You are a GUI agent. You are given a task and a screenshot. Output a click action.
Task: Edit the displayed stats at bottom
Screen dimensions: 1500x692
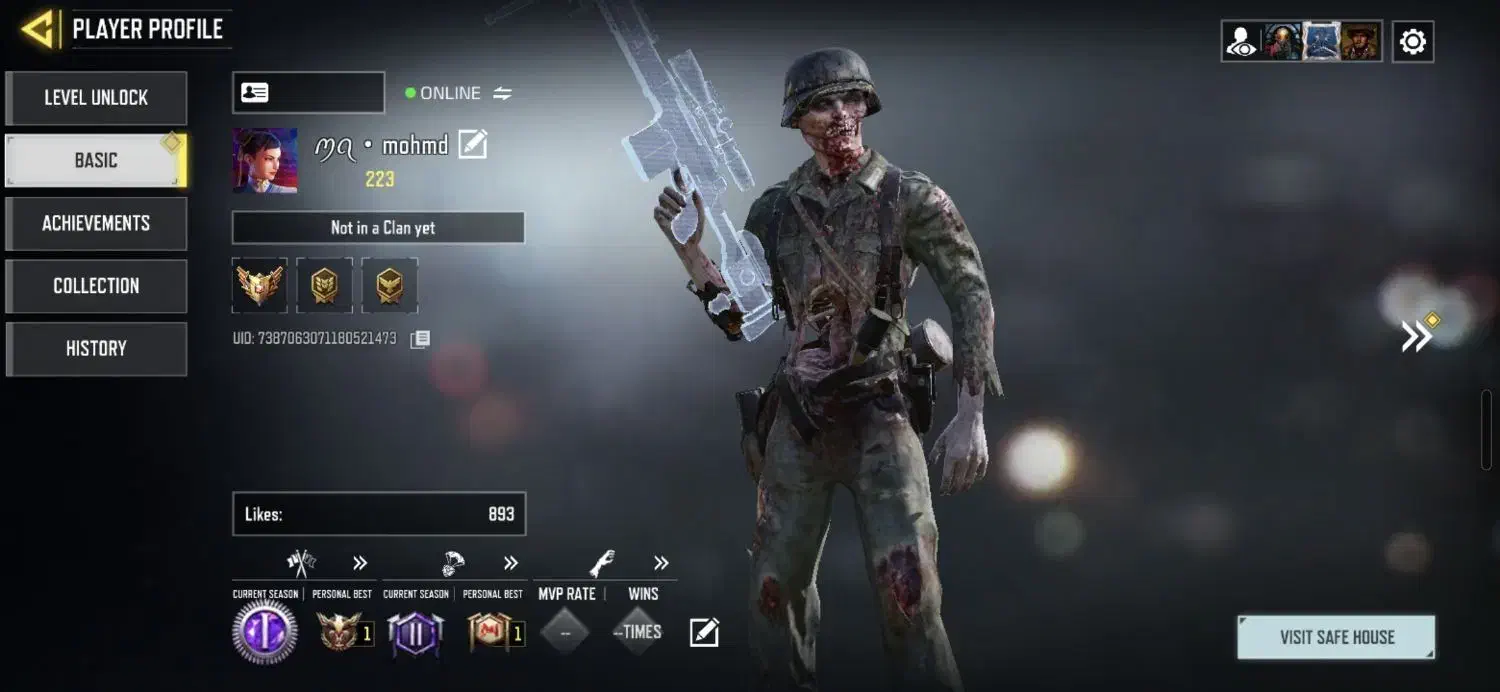pyautogui.click(x=704, y=632)
